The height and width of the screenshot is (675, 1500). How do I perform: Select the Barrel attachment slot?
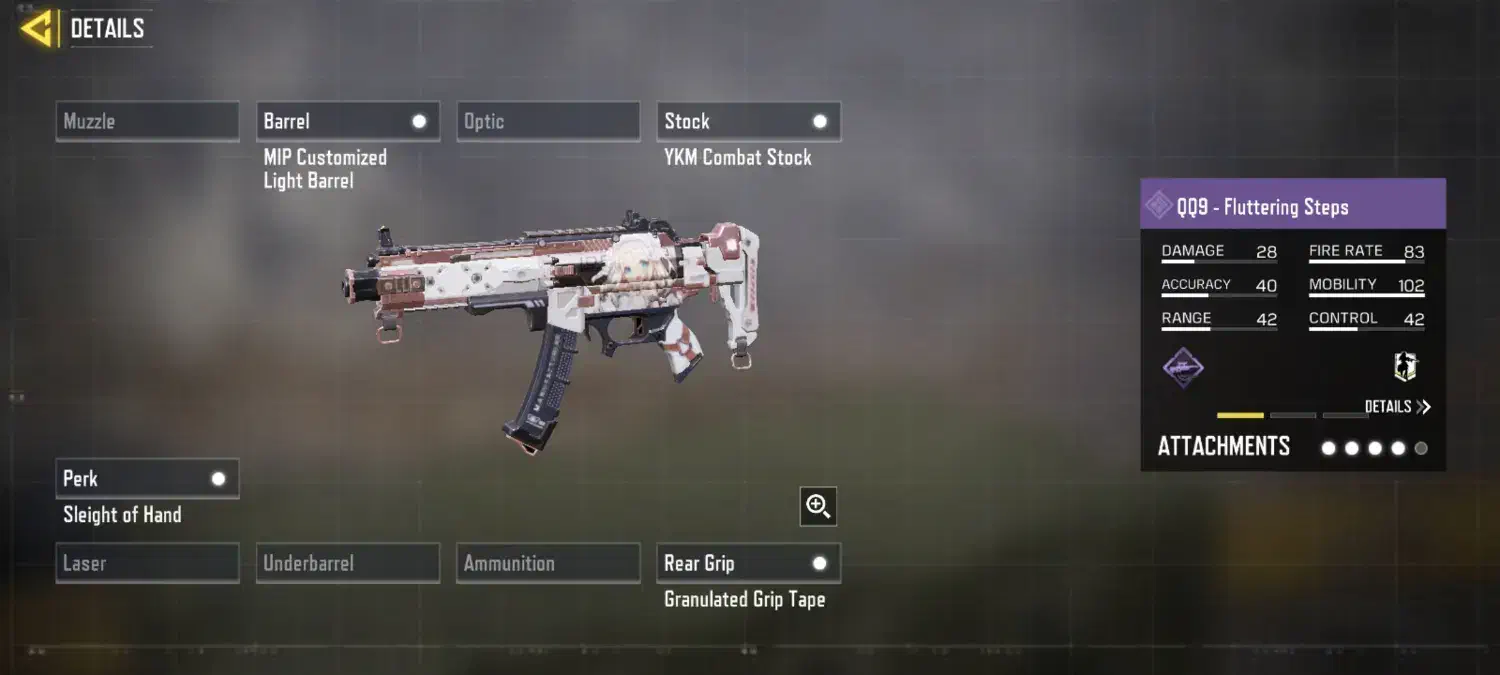tap(347, 122)
